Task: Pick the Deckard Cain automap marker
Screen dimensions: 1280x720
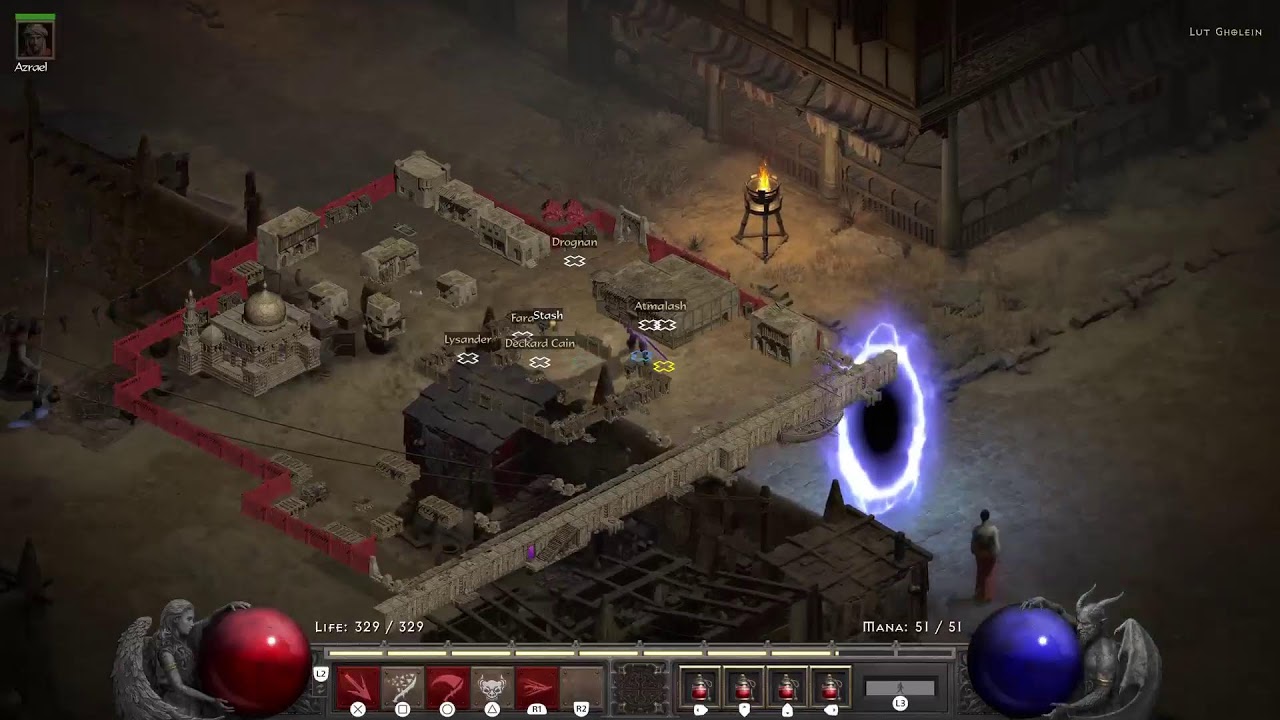Action: pos(540,362)
